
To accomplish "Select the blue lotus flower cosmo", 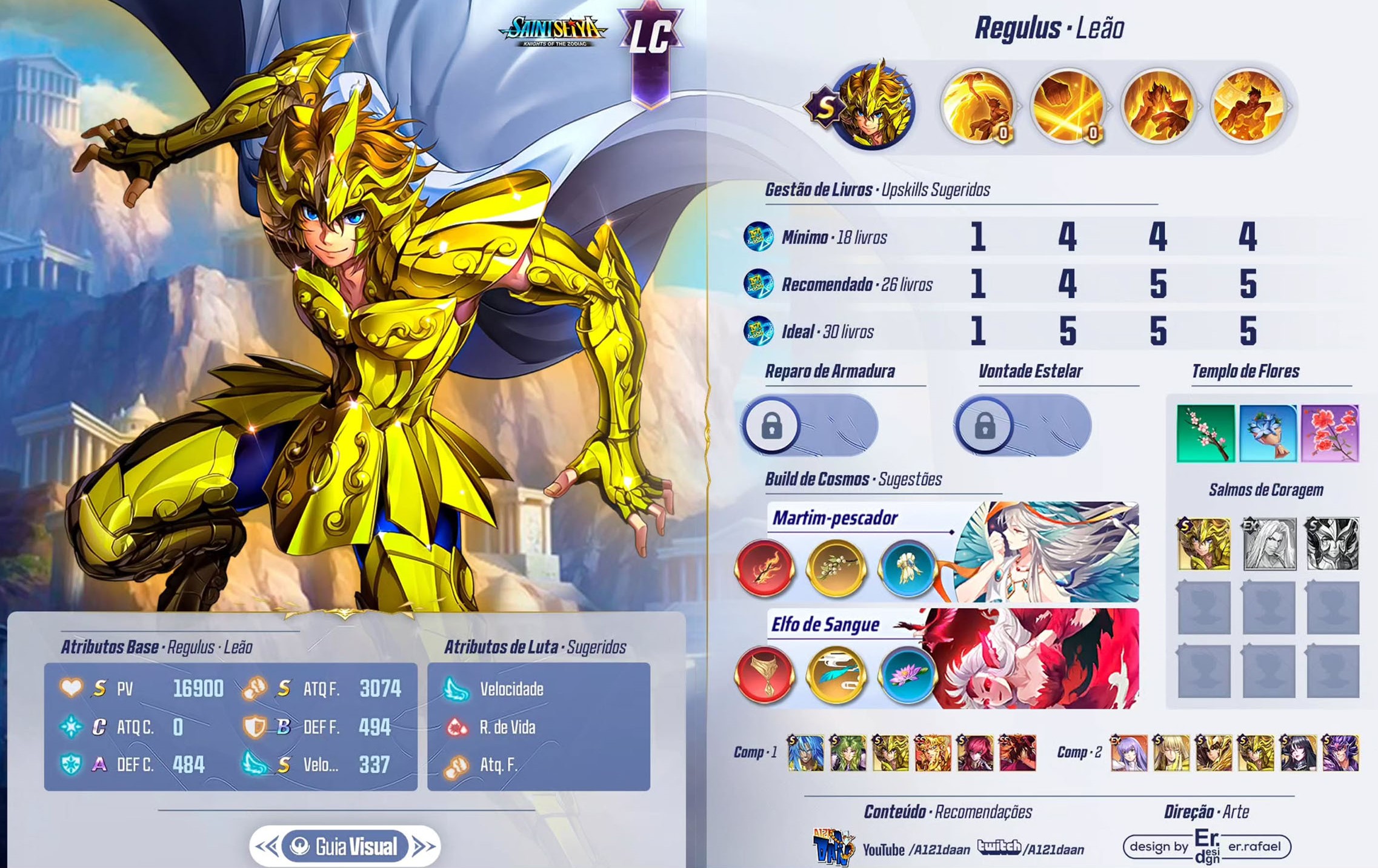I will click(x=907, y=675).
